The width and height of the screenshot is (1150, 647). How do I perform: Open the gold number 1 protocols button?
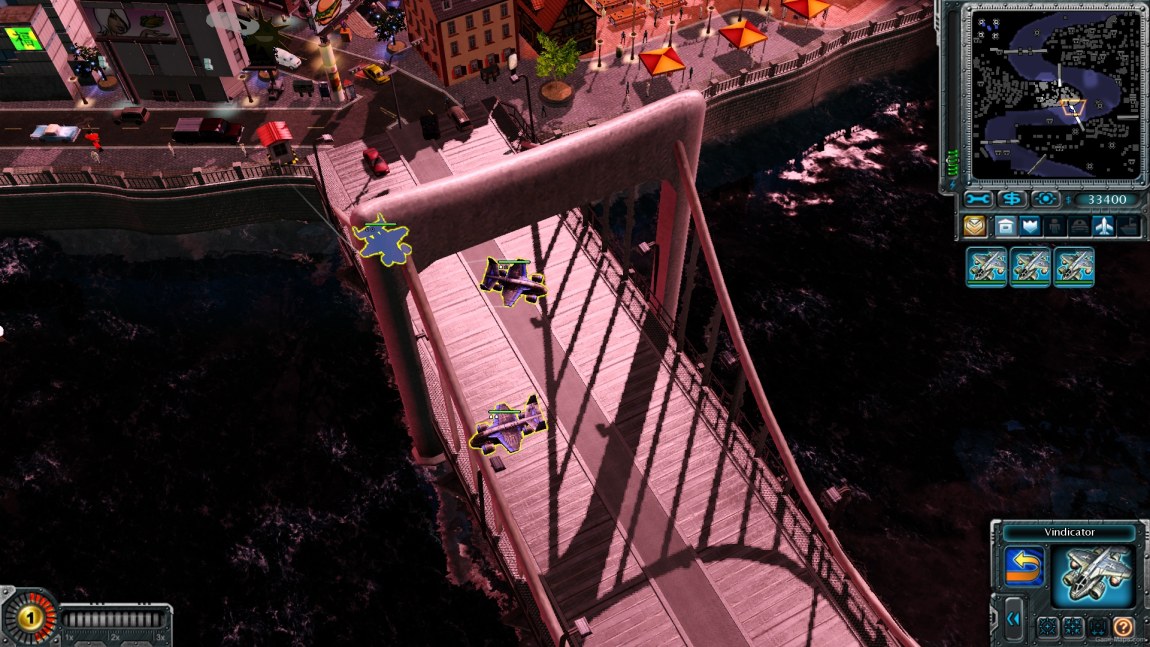(x=30, y=615)
